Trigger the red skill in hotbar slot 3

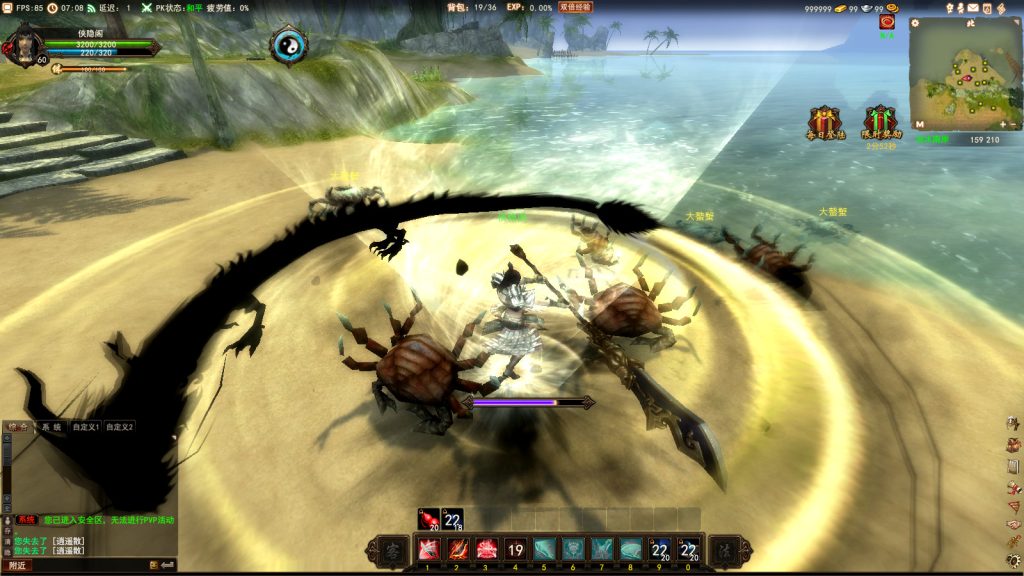coord(487,549)
